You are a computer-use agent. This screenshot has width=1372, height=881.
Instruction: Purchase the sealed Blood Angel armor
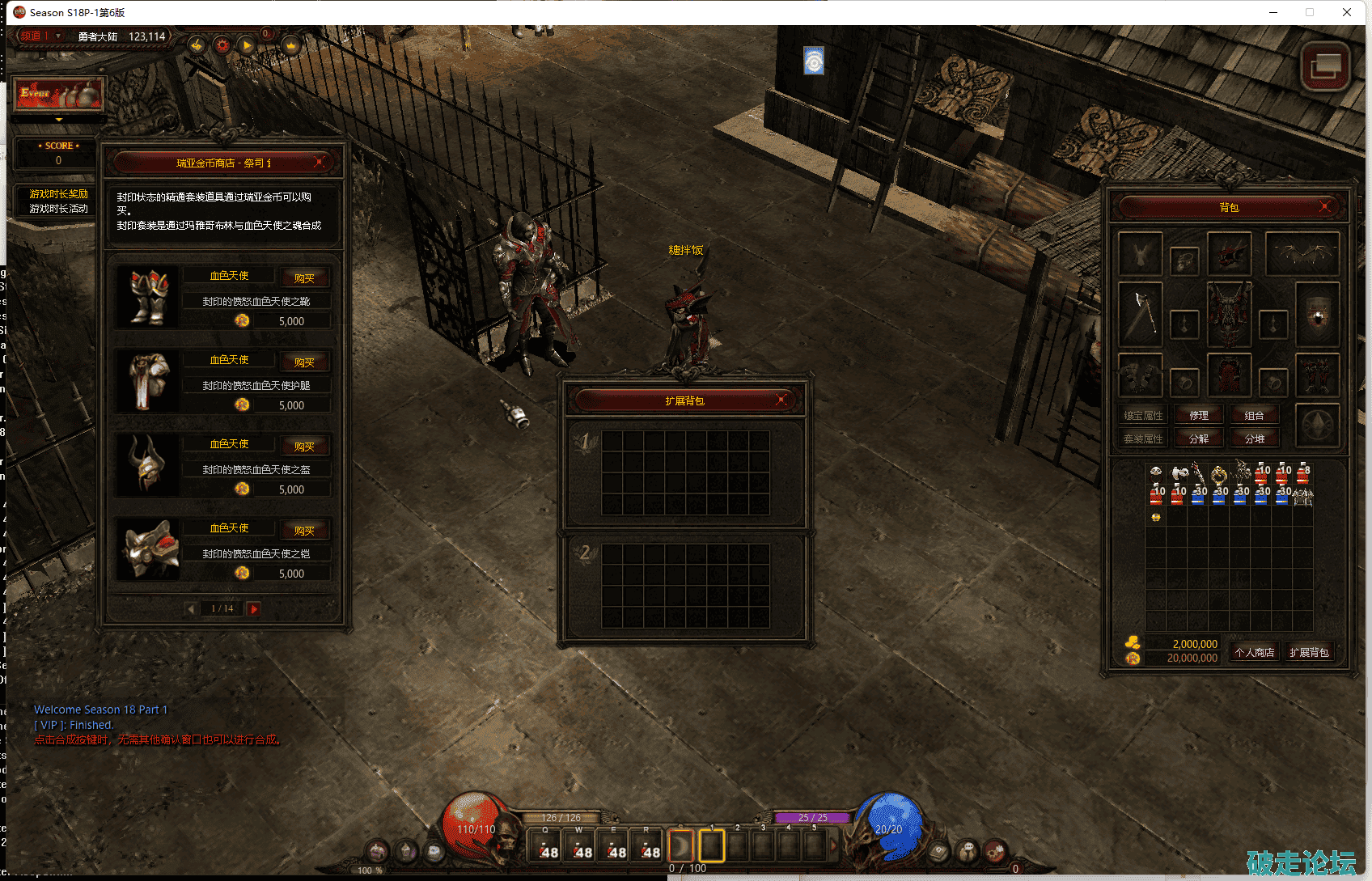[304, 531]
